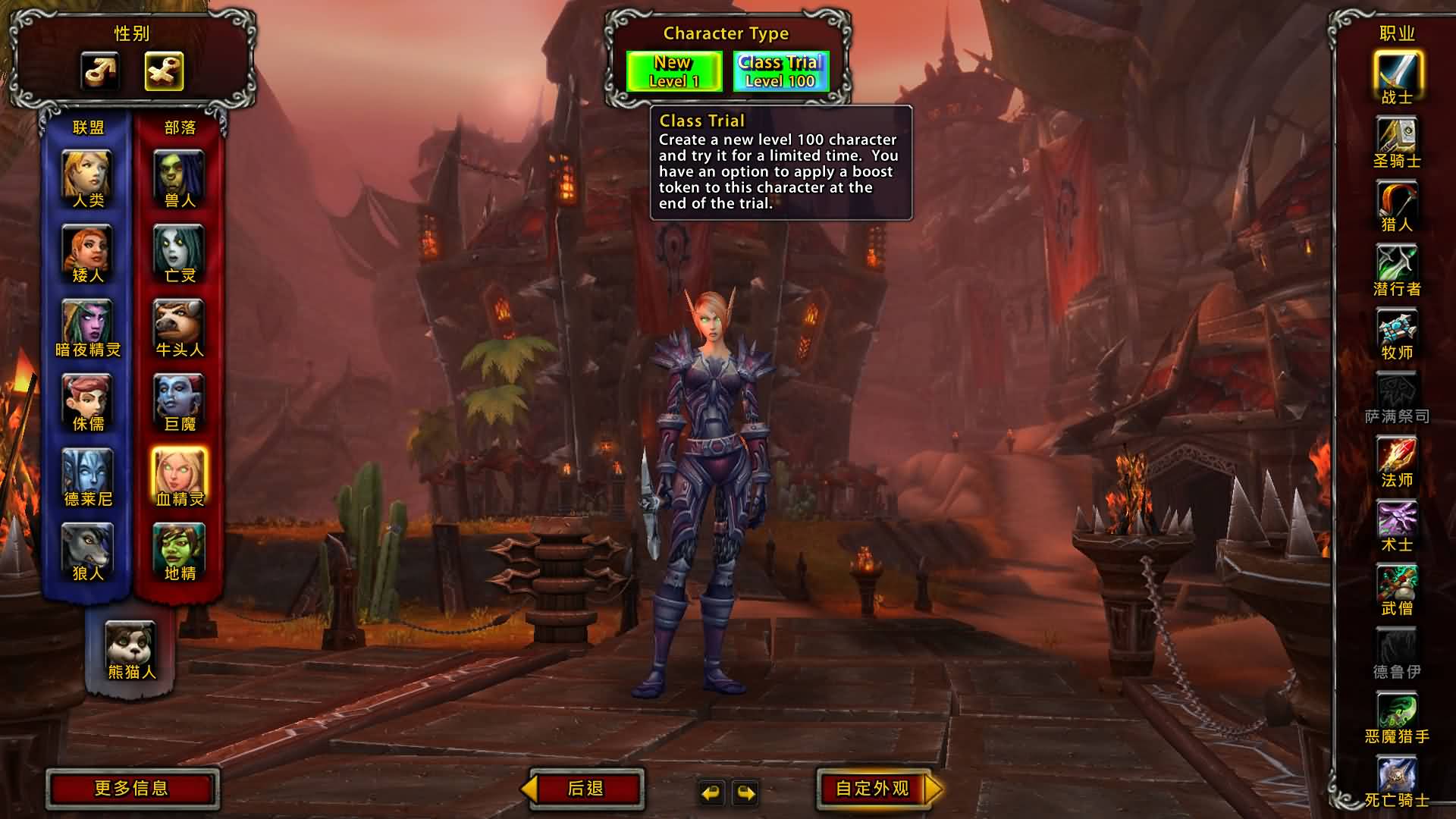Image resolution: width=1456 pixels, height=819 pixels.
Task: Select the Undead race (亡灵)
Action: 179,250
